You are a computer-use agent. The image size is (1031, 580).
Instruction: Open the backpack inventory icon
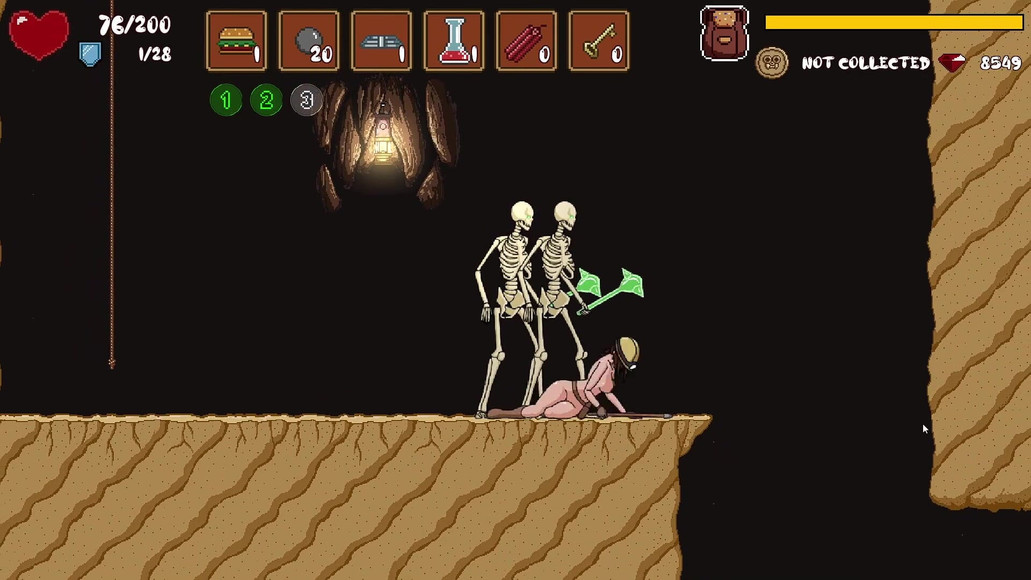pos(725,33)
